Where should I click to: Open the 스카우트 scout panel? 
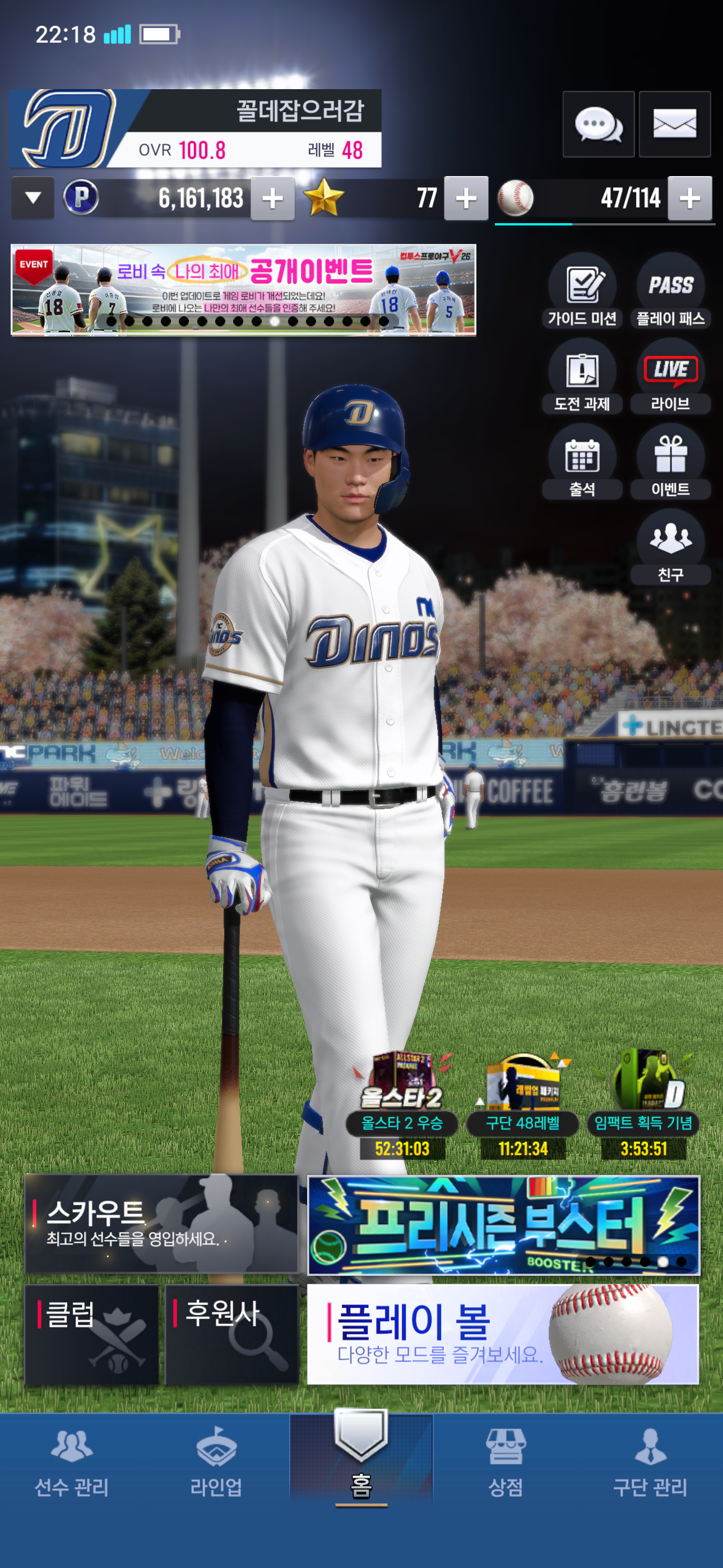pos(161,1224)
